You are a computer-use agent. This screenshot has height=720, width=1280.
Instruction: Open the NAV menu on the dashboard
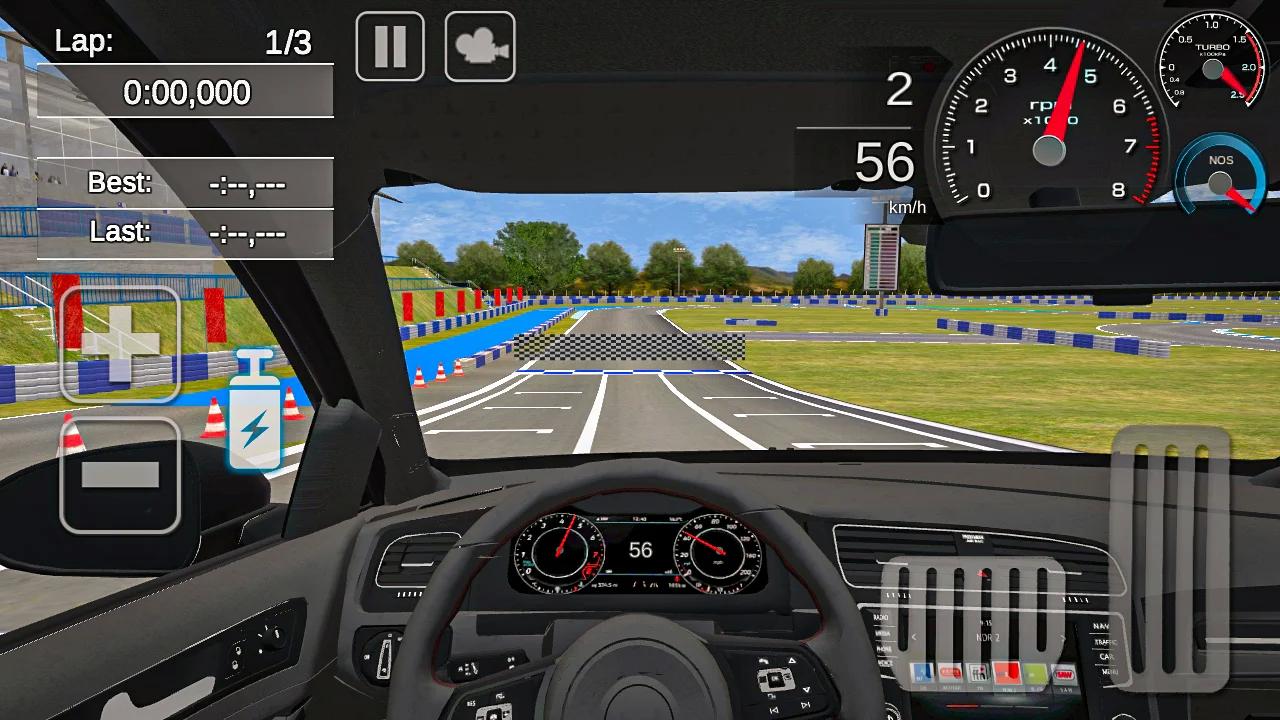point(1103,627)
